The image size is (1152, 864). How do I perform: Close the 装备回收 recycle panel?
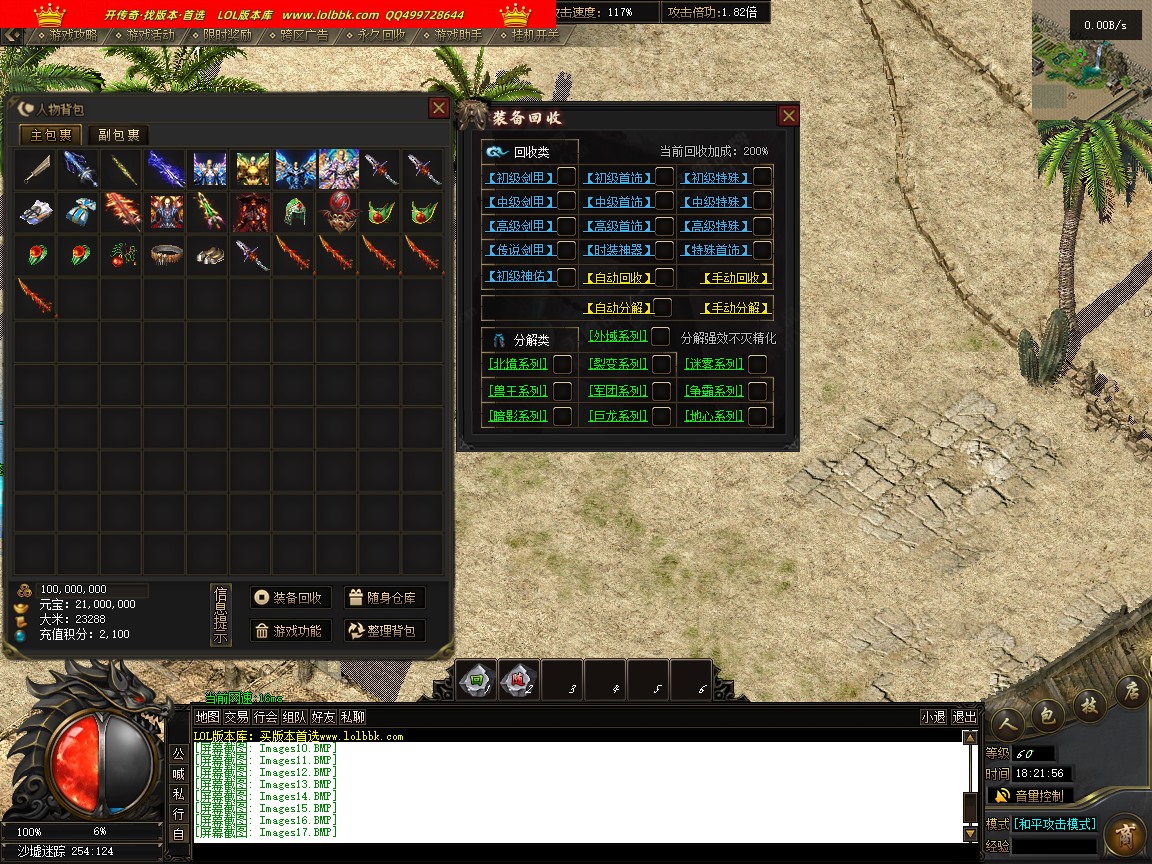click(788, 116)
